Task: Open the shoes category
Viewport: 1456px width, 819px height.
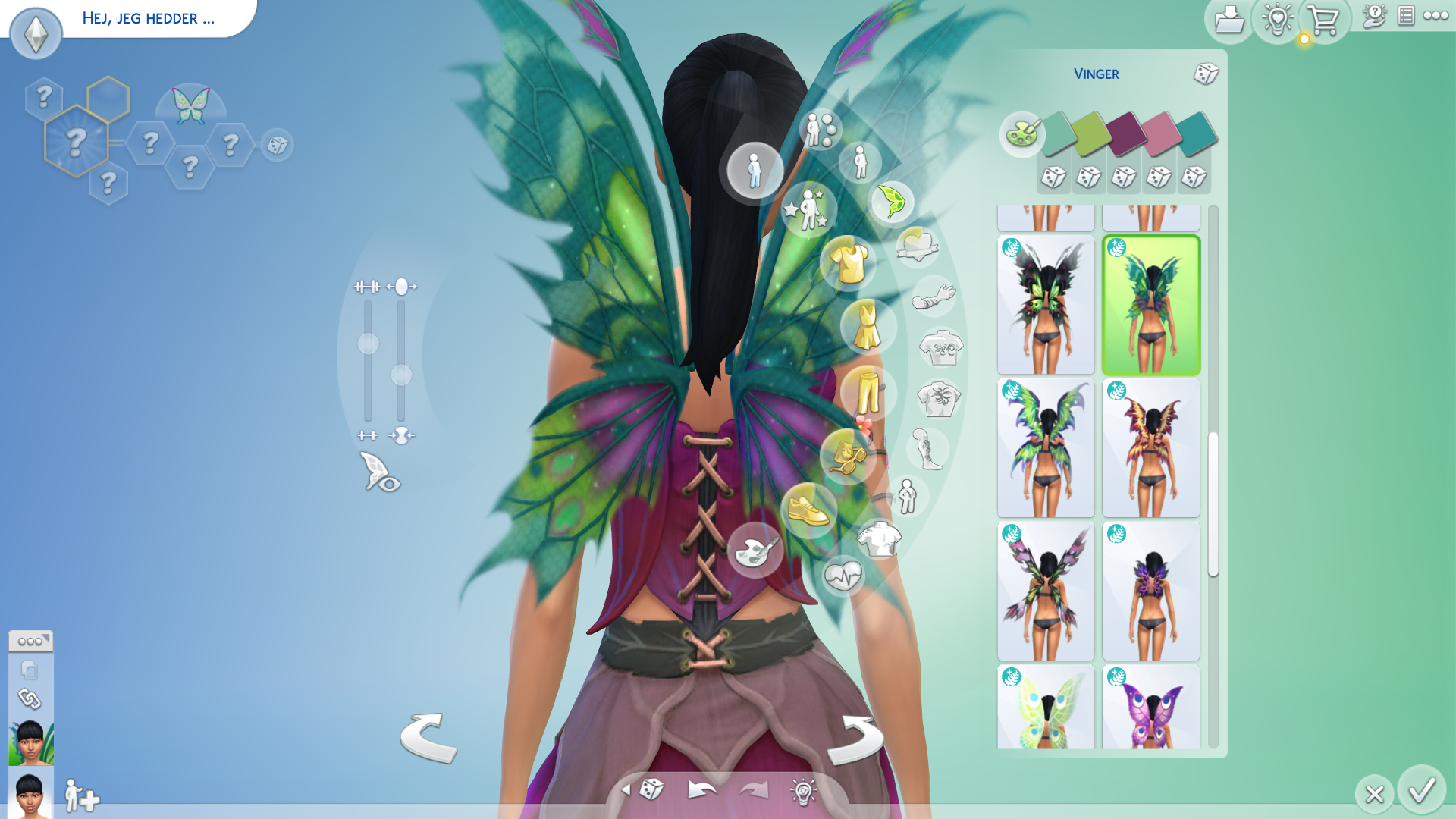Action: tap(808, 509)
